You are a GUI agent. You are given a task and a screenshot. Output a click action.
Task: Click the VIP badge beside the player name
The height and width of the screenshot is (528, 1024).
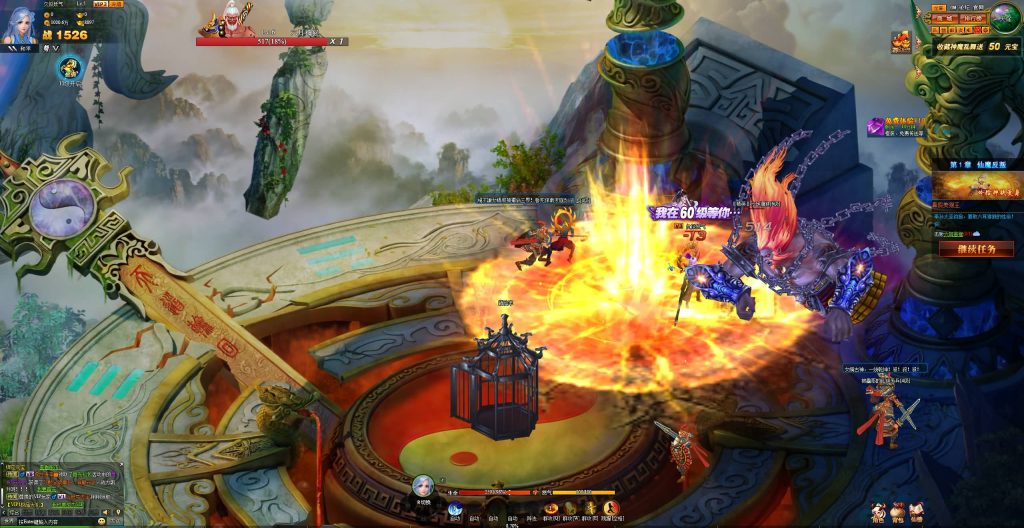click(100, 5)
